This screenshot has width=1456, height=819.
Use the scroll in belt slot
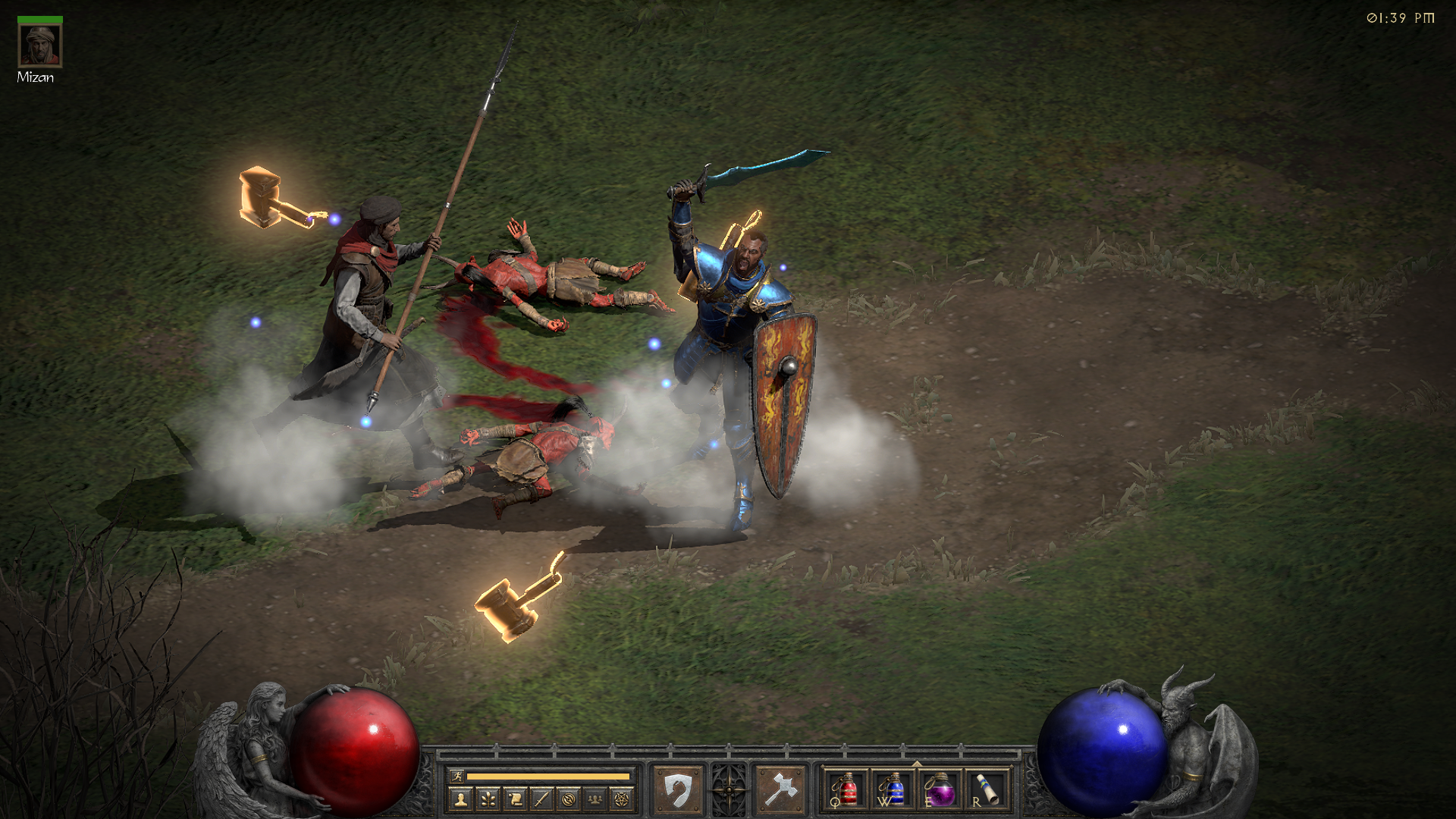coord(988,789)
